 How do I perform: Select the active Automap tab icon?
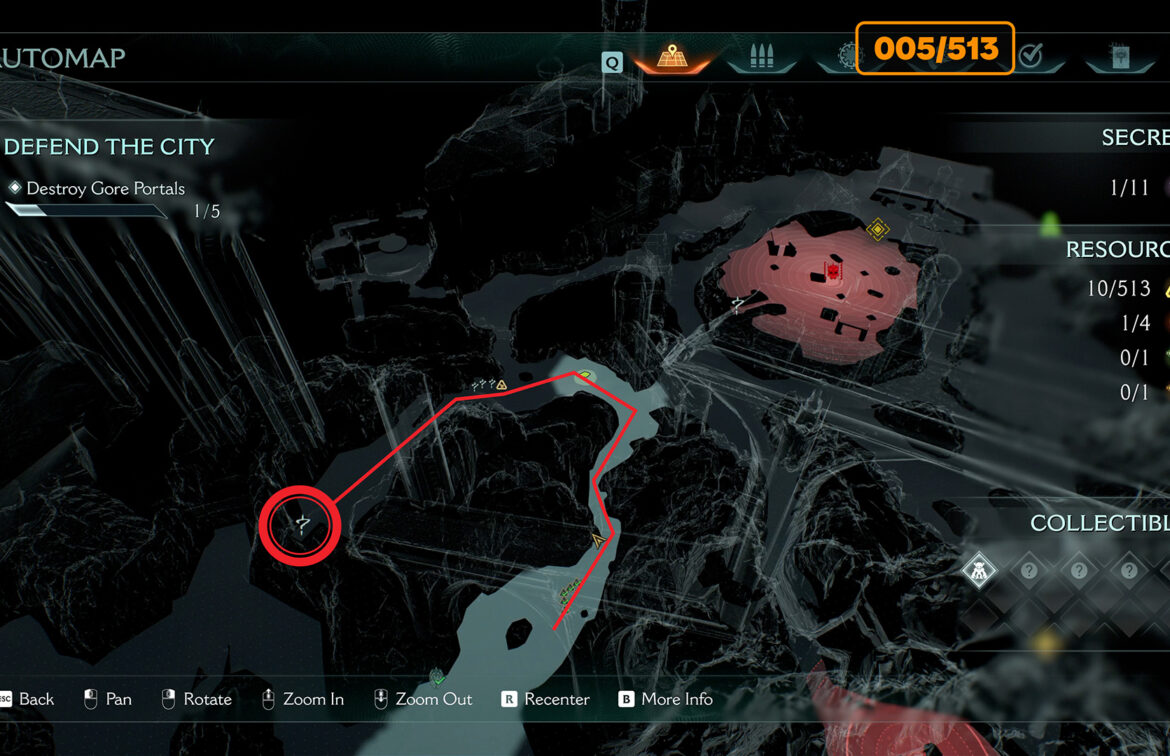point(670,56)
